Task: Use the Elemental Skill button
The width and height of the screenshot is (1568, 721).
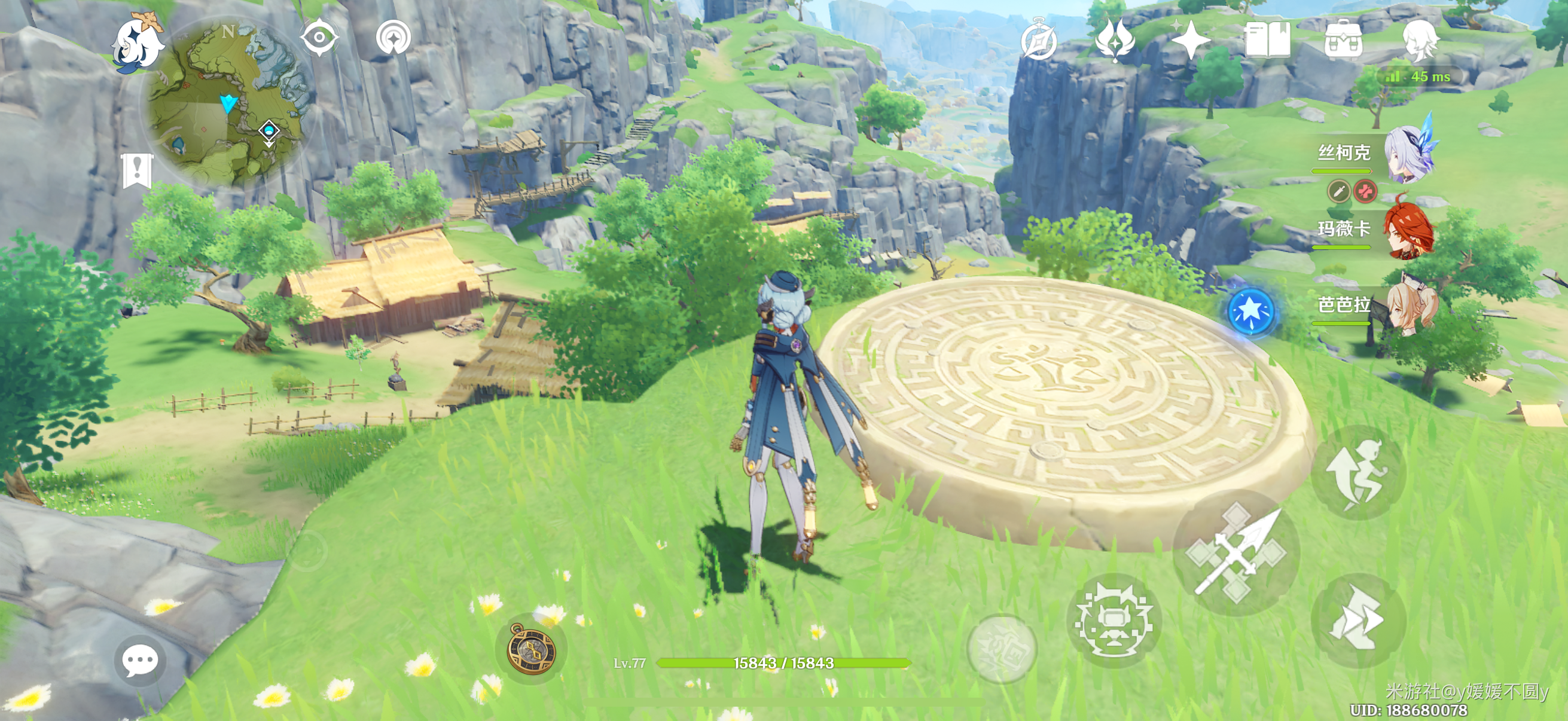Action: coord(1114,621)
